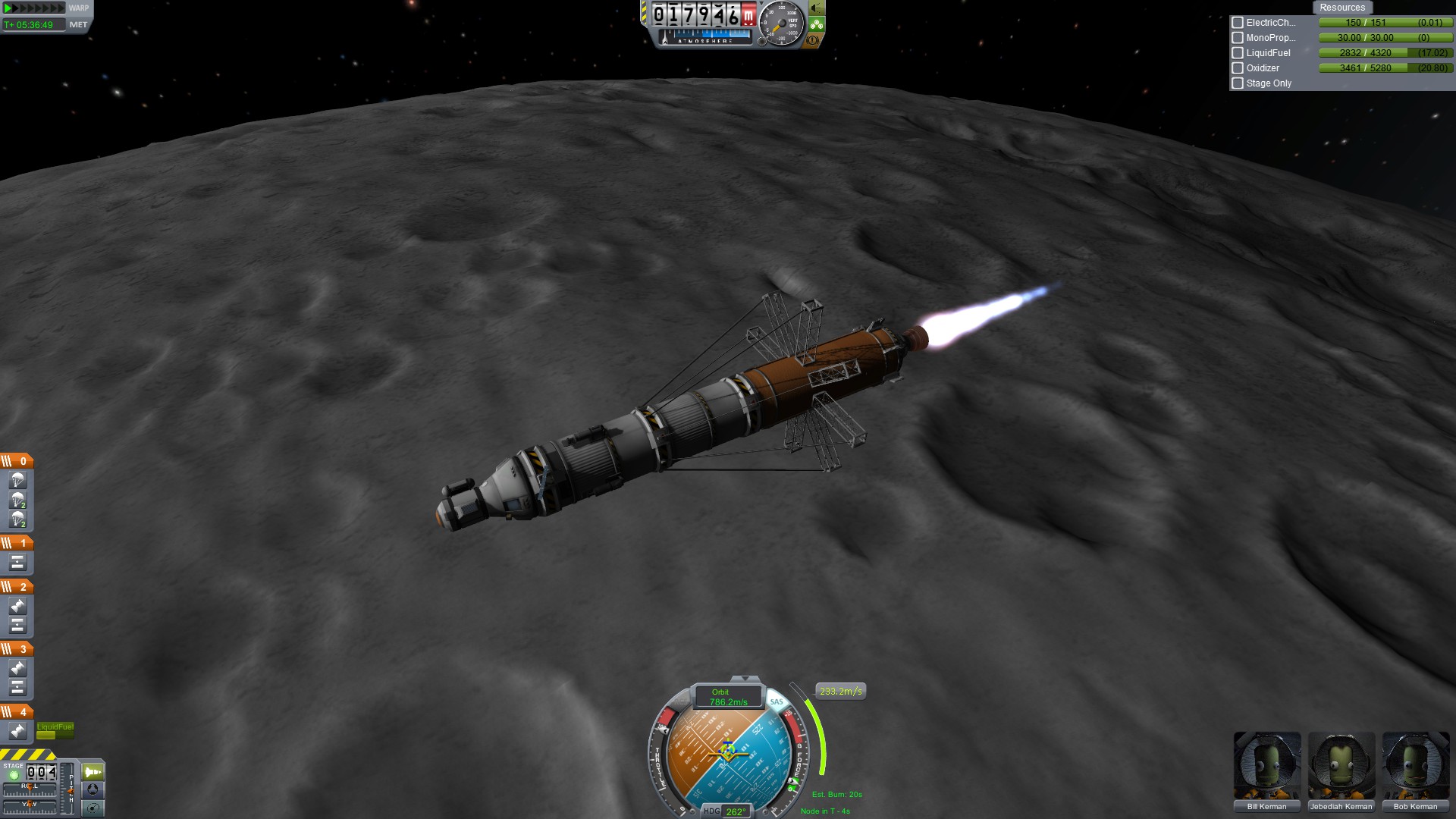This screenshot has height=819, width=1456.
Task: Click the stage 4 engine icon
Action: tap(17, 731)
